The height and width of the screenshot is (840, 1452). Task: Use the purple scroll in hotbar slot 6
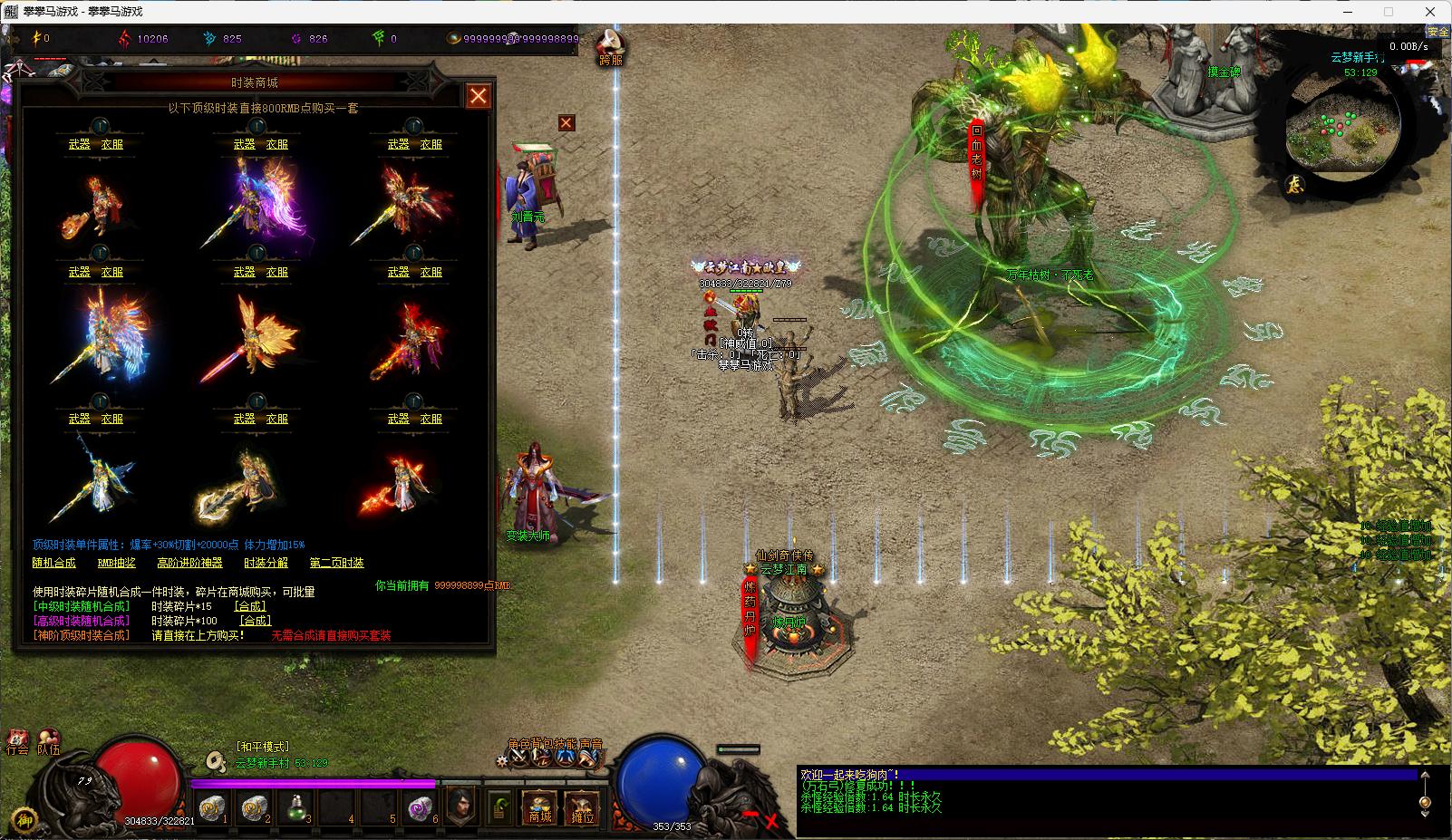pyautogui.click(x=421, y=806)
